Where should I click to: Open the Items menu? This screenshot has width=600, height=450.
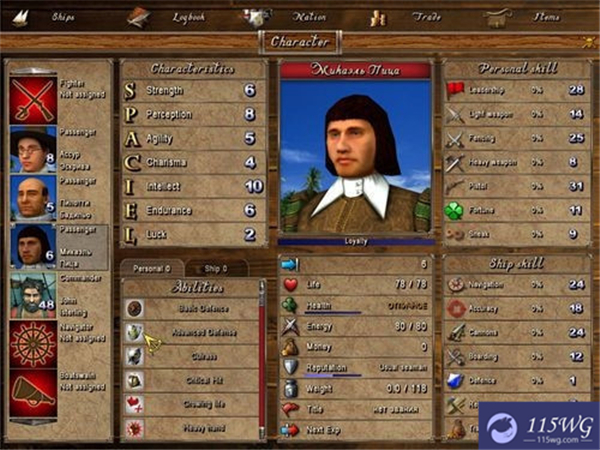click(546, 17)
